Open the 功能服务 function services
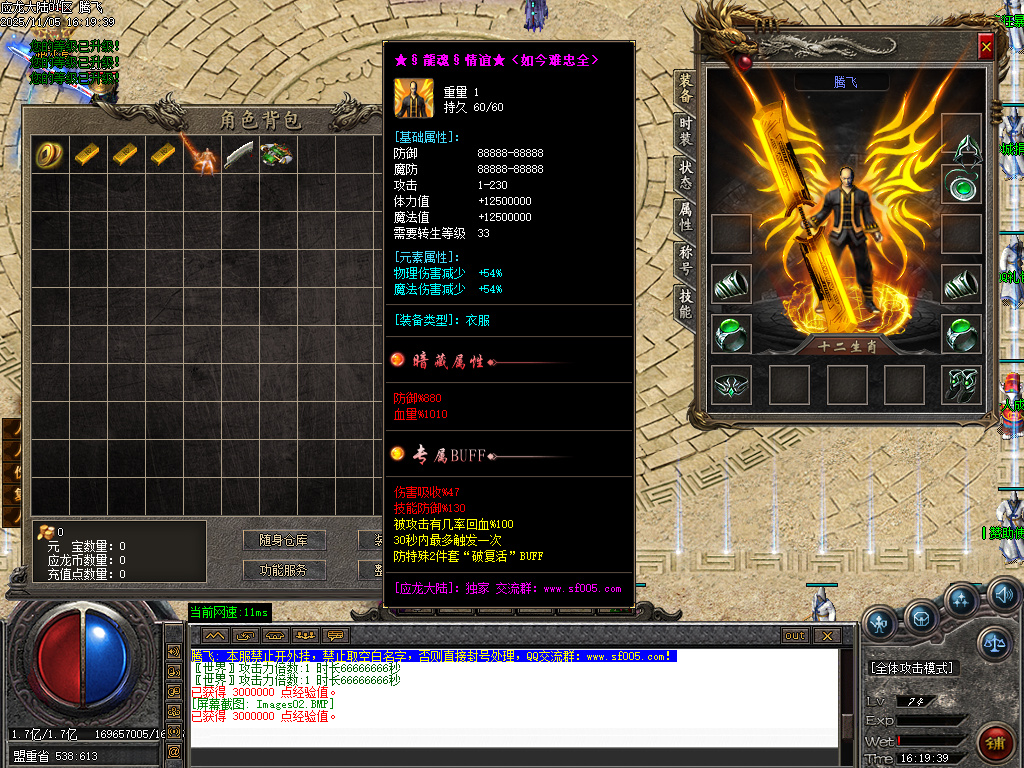 click(x=284, y=570)
